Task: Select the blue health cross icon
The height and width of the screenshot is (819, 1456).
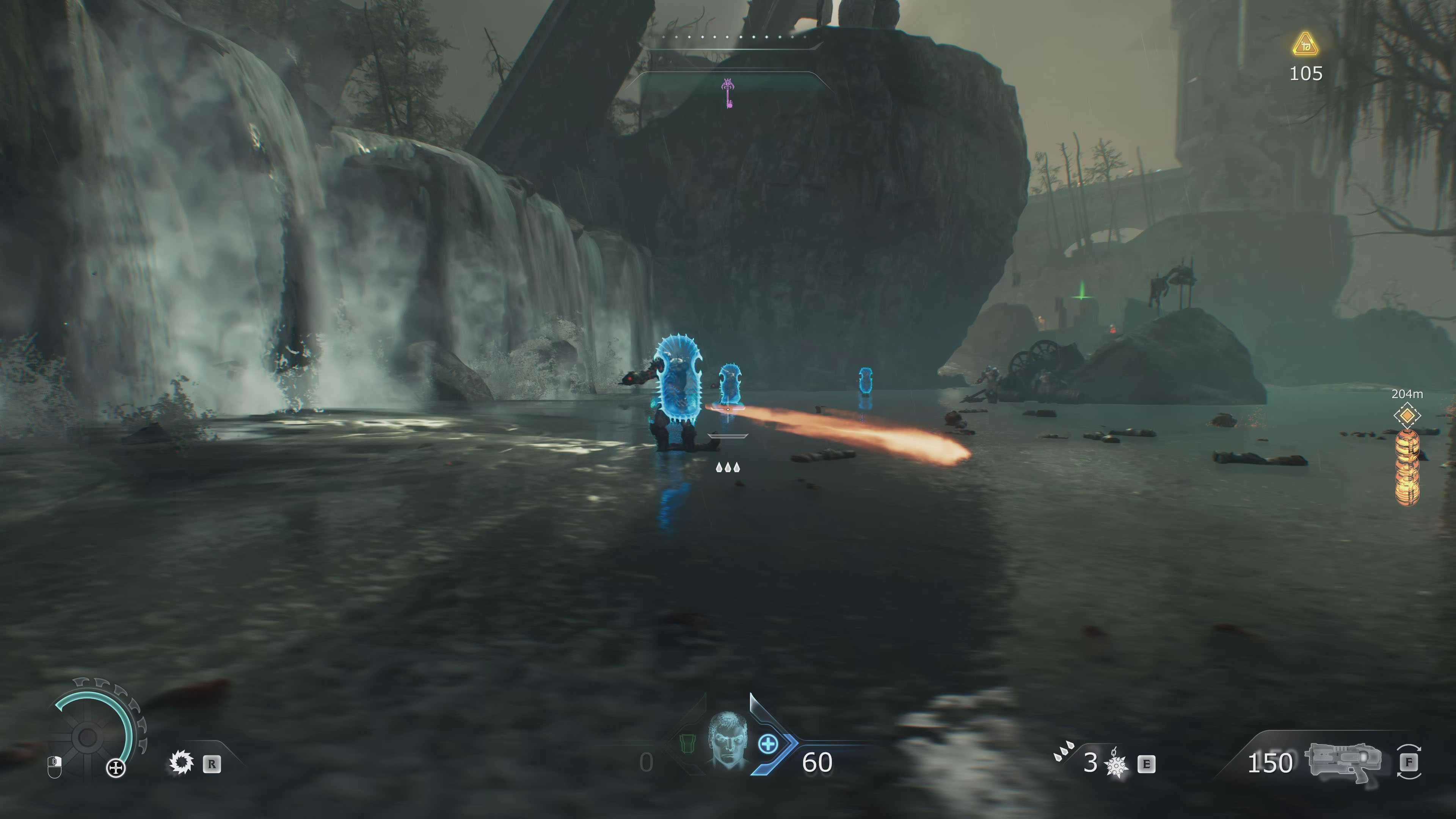Action: tap(767, 744)
